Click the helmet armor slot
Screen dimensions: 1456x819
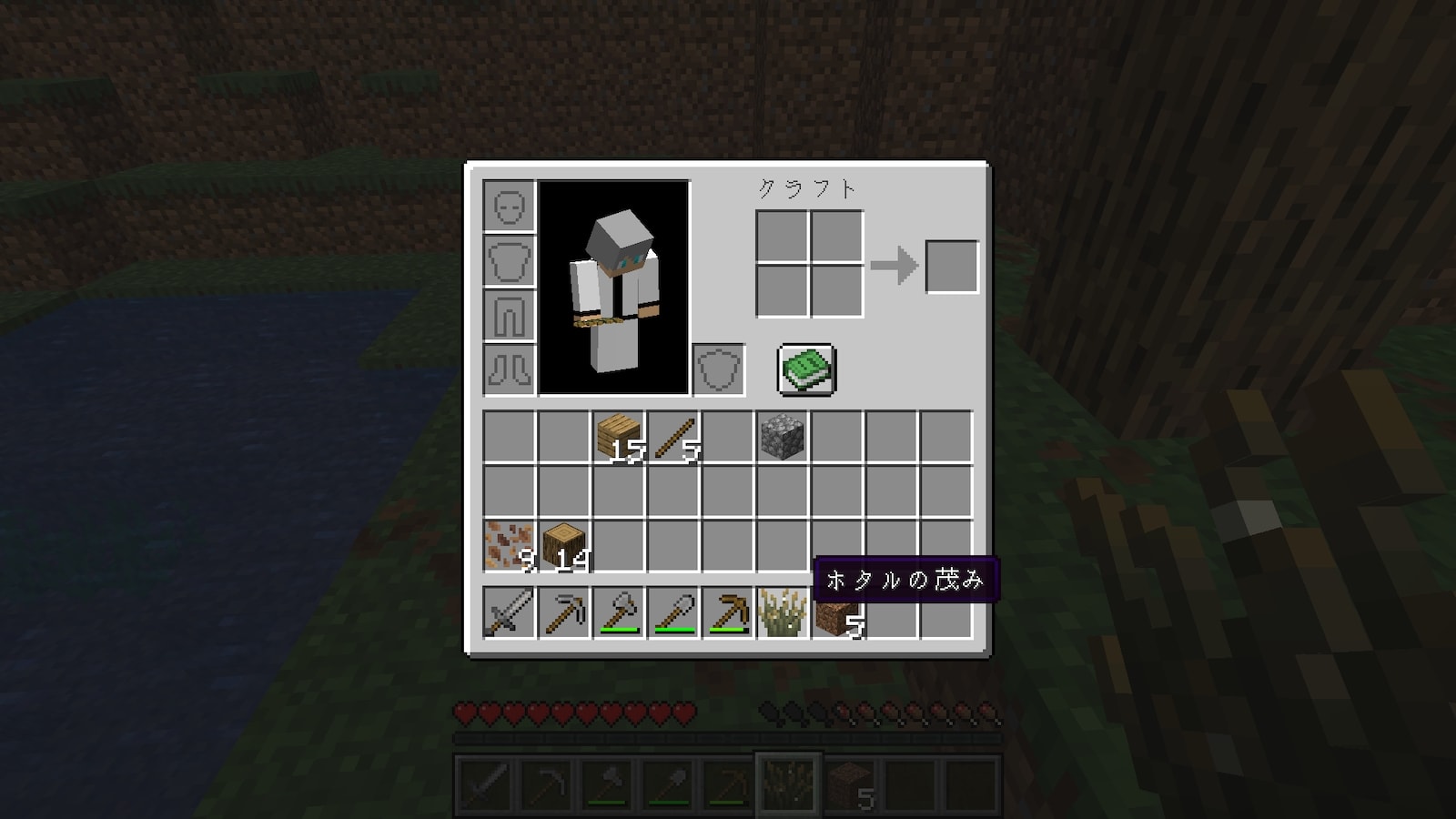tap(510, 207)
